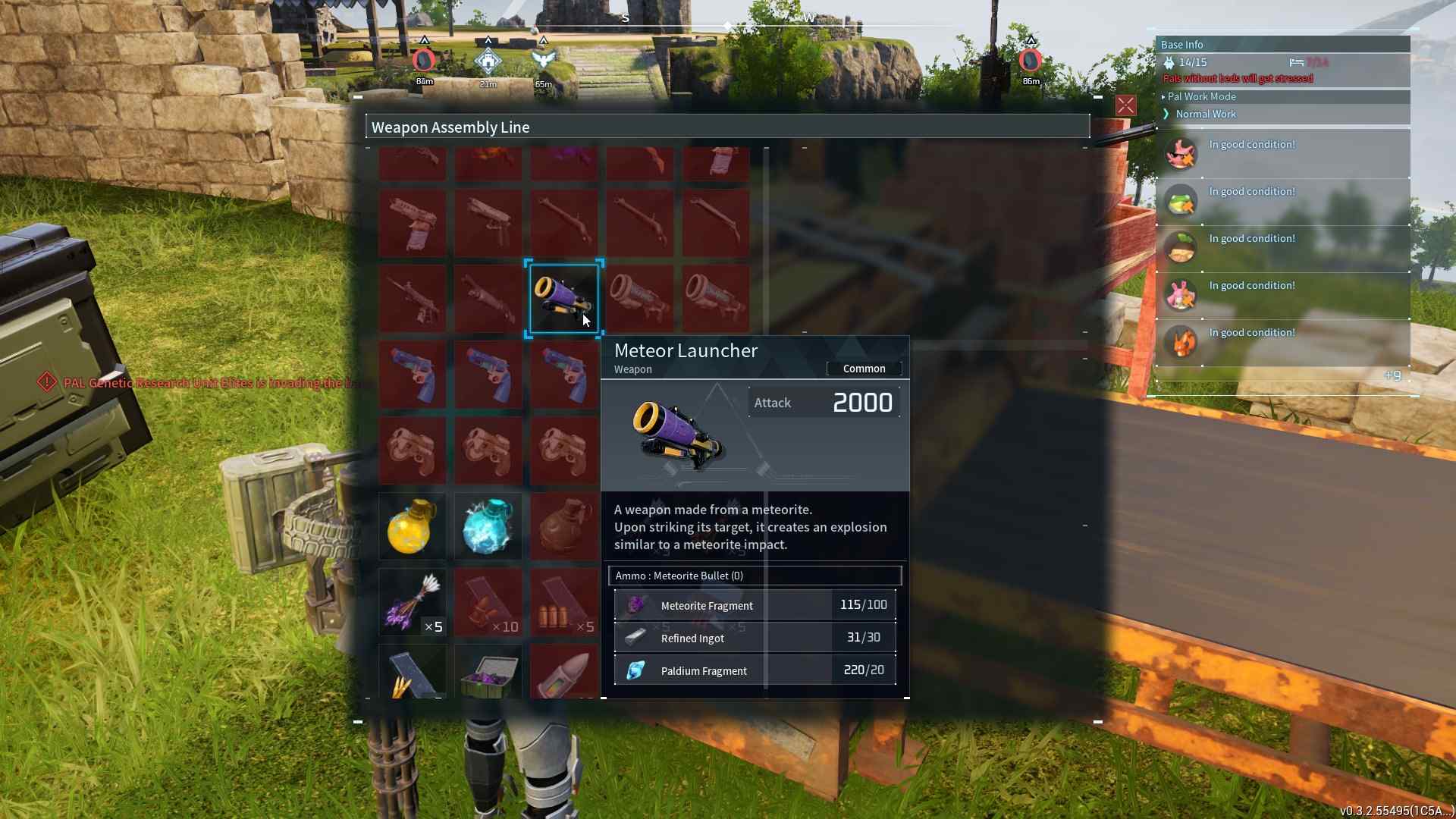
Task: Pick the purple-tipped arrows x5 recipe
Action: pos(412,602)
